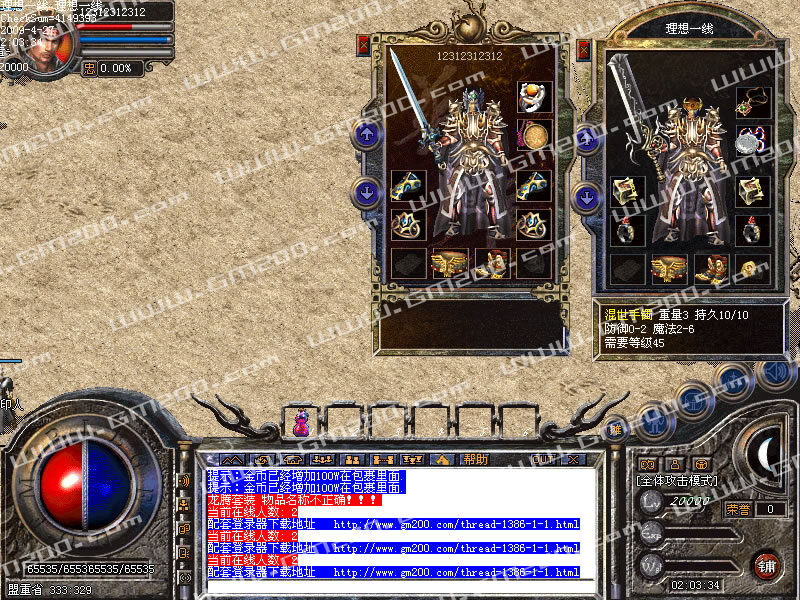
Task: Close the 理想一线 equipment panel
Action: click(583, 48)
